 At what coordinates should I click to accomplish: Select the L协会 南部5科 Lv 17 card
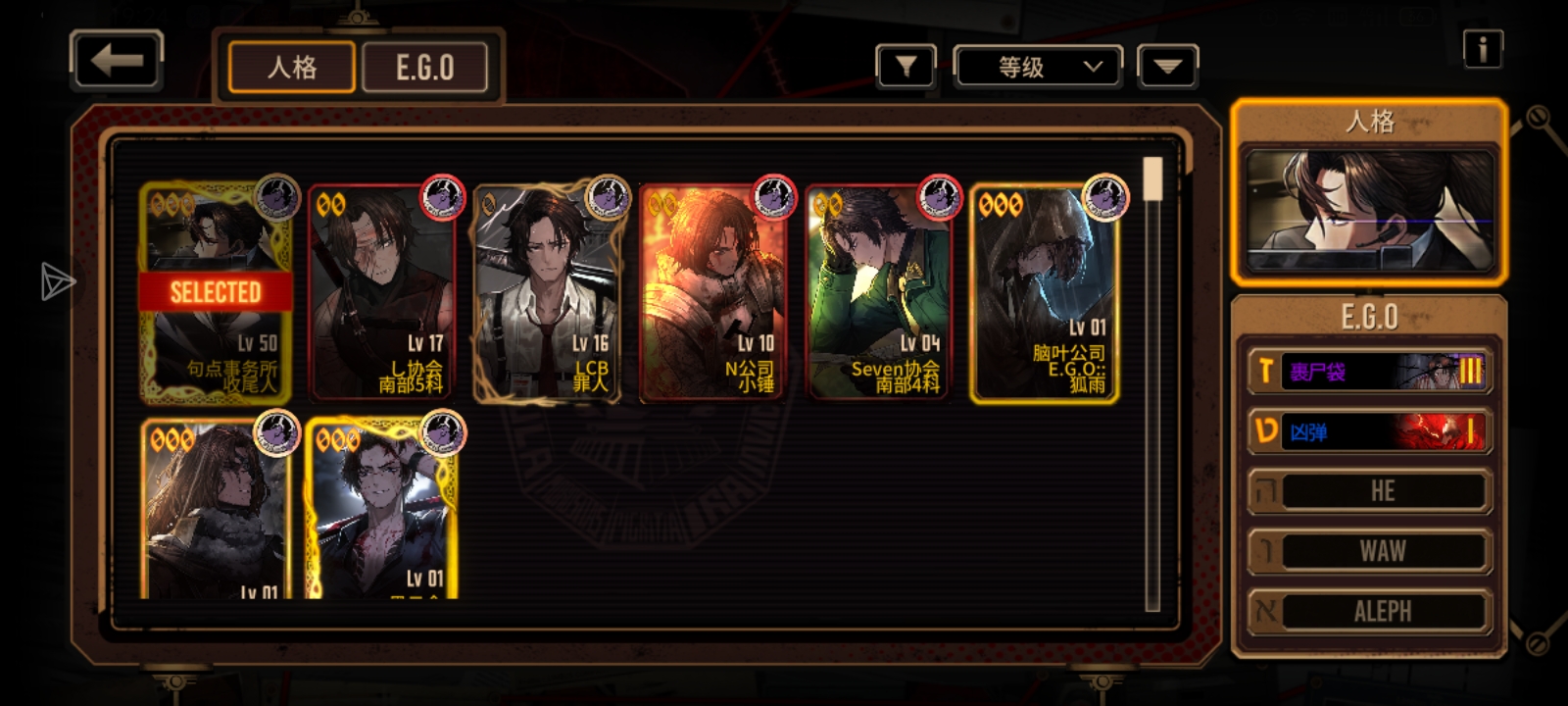pyautogui.click(x=382, y=292)
